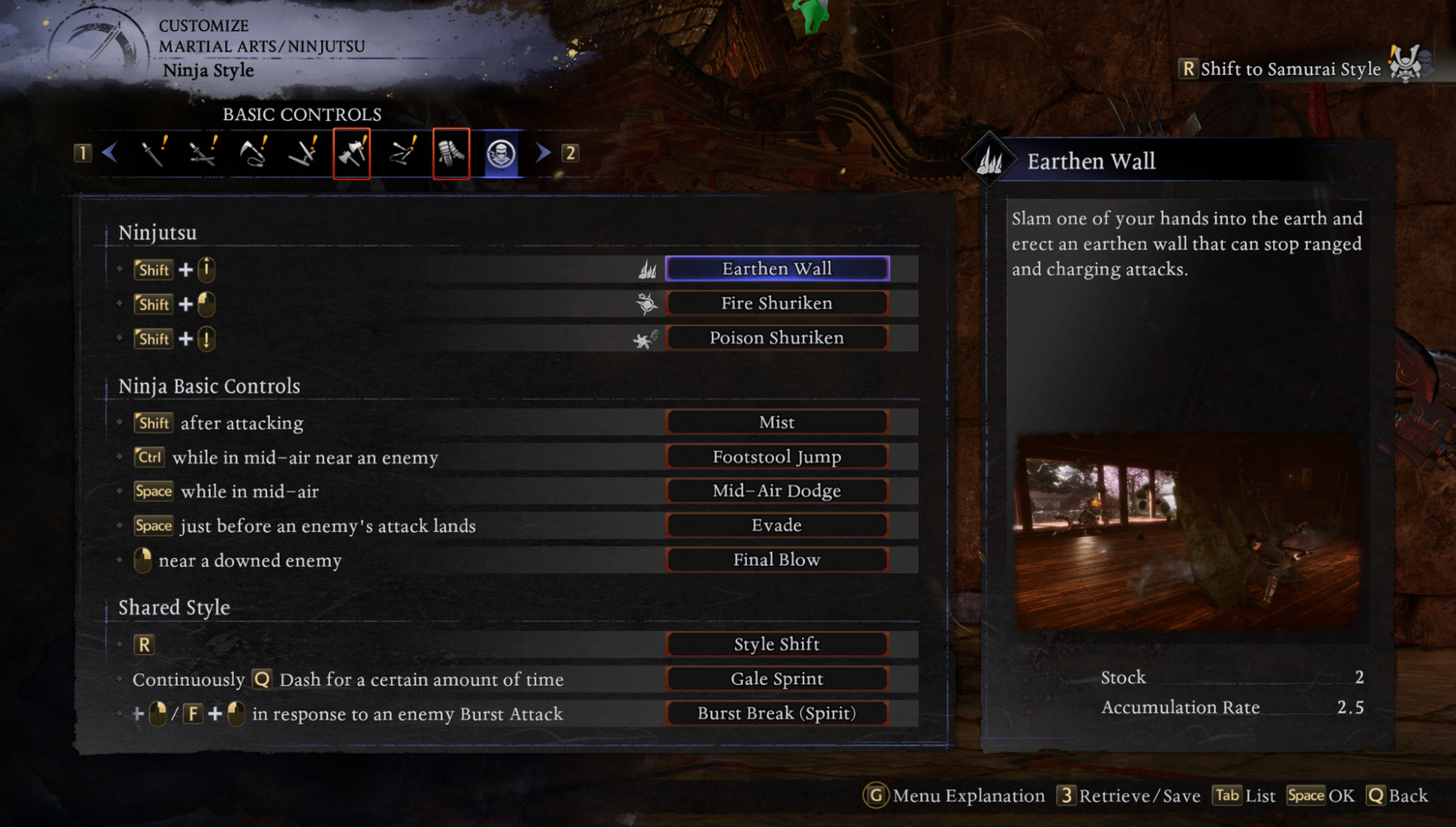The height and width of the screenshot is (828, 1456).
Task: Open the Style Shift entry
Action: pos(777,644)
